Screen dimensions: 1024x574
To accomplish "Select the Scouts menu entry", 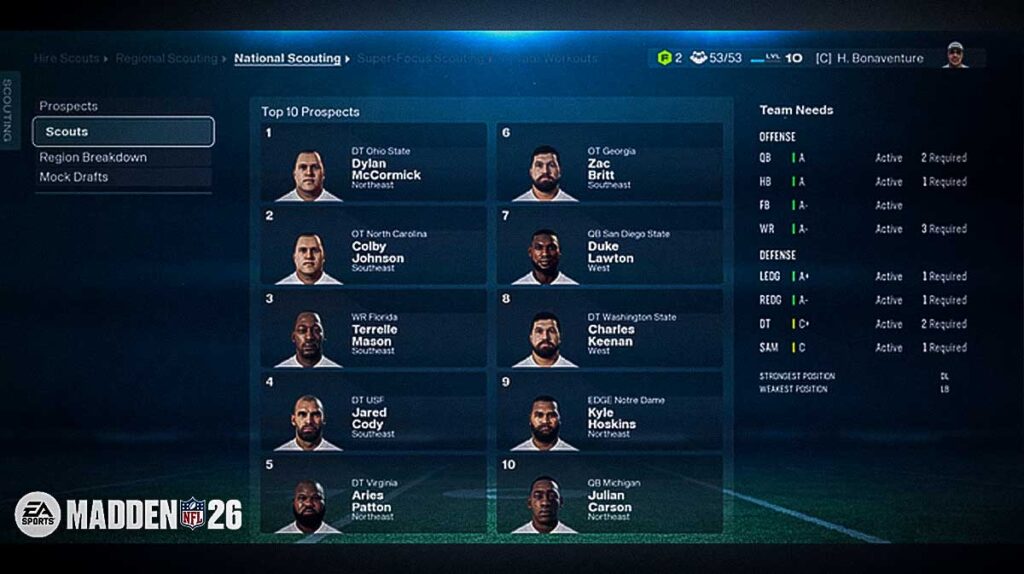I will (x=123, y=132).
